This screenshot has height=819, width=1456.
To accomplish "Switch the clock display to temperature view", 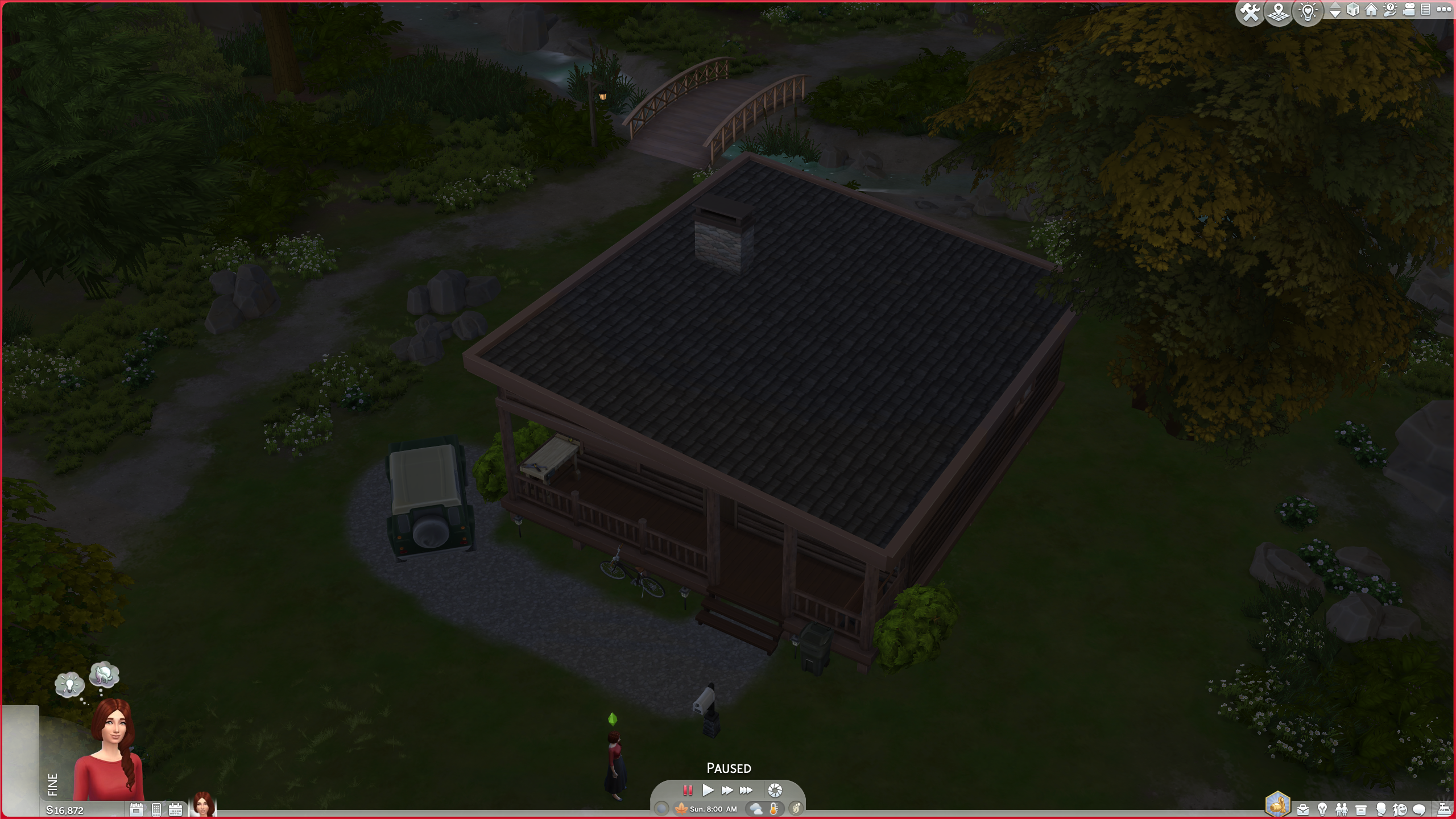I will click(775, 809).
